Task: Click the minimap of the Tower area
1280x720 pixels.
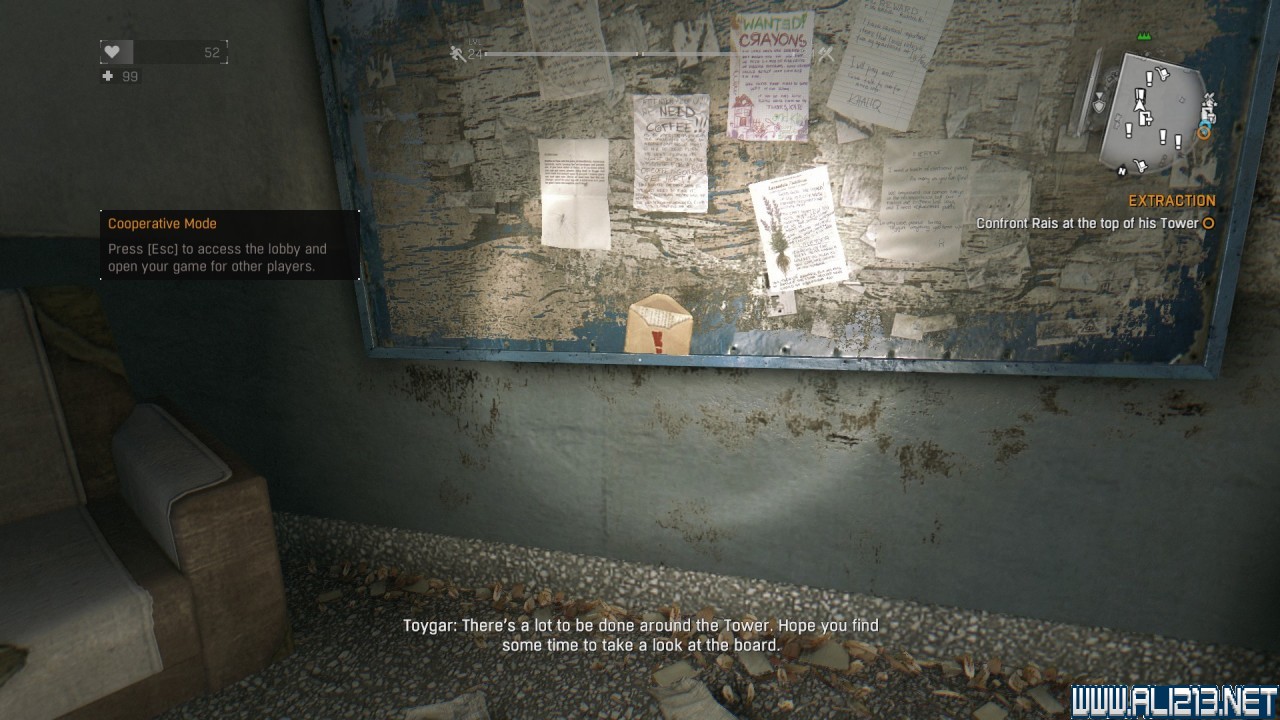Action: coord(1156,113)
